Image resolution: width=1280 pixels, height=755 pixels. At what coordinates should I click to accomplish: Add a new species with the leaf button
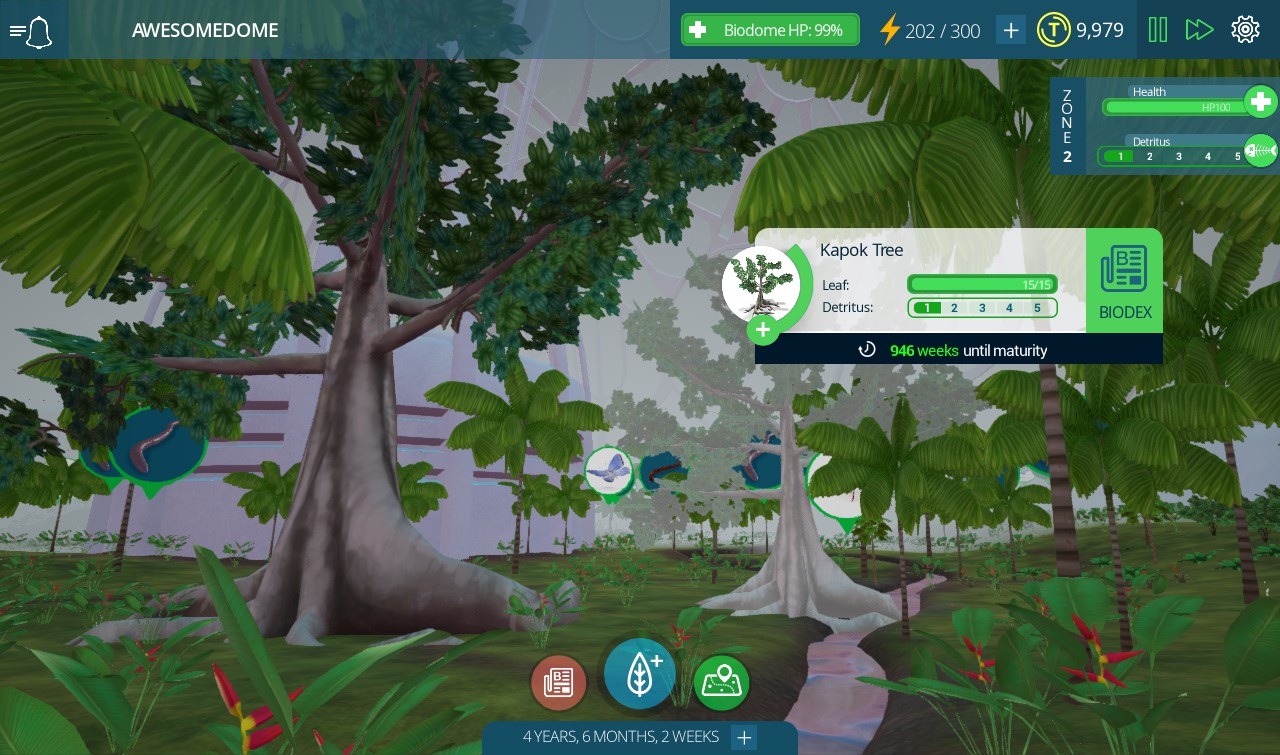tap(640, 674)
